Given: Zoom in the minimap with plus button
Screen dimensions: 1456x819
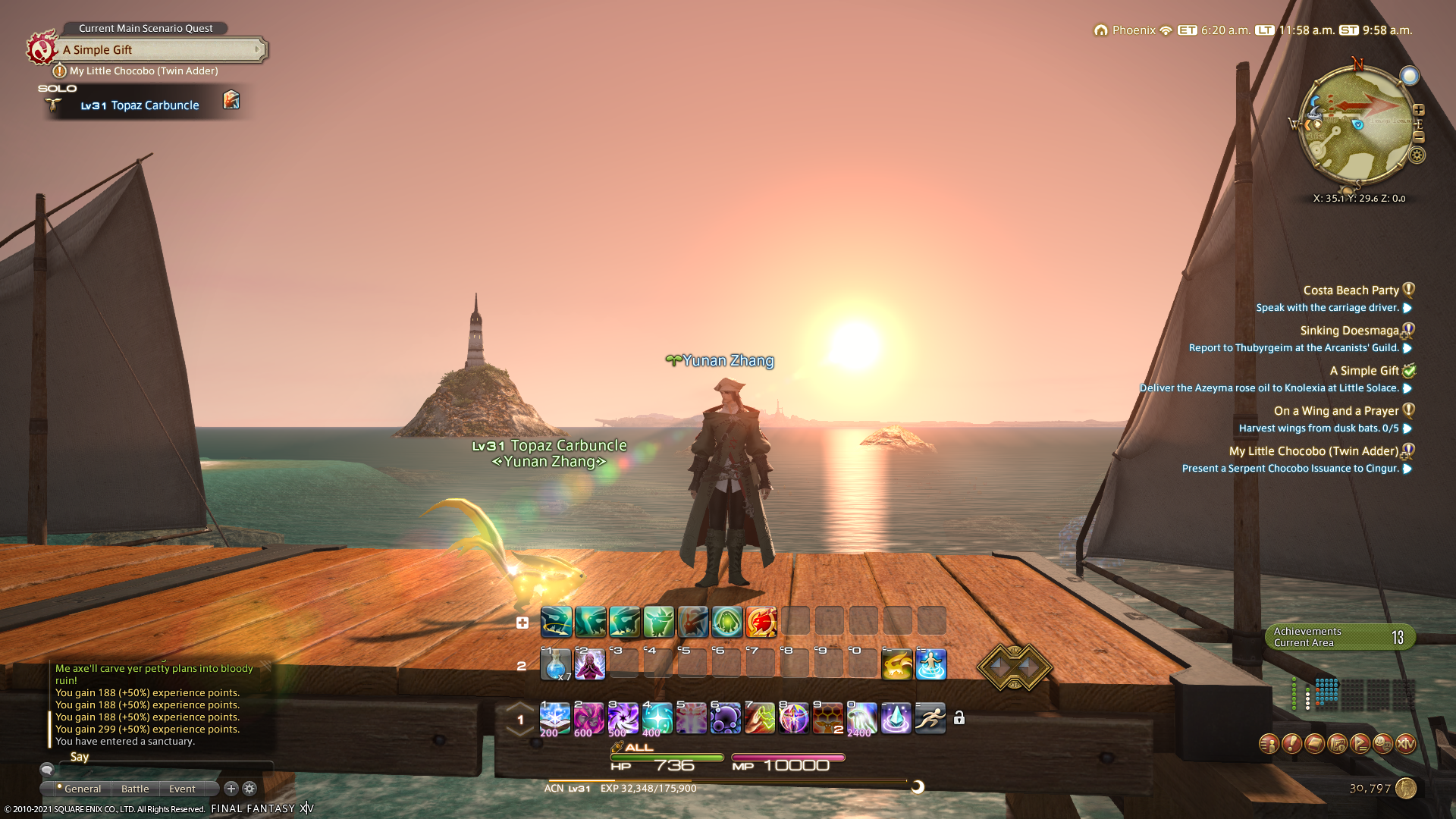Looking at the screenshot, I should pyautogui.click(x=1419, y=110).
